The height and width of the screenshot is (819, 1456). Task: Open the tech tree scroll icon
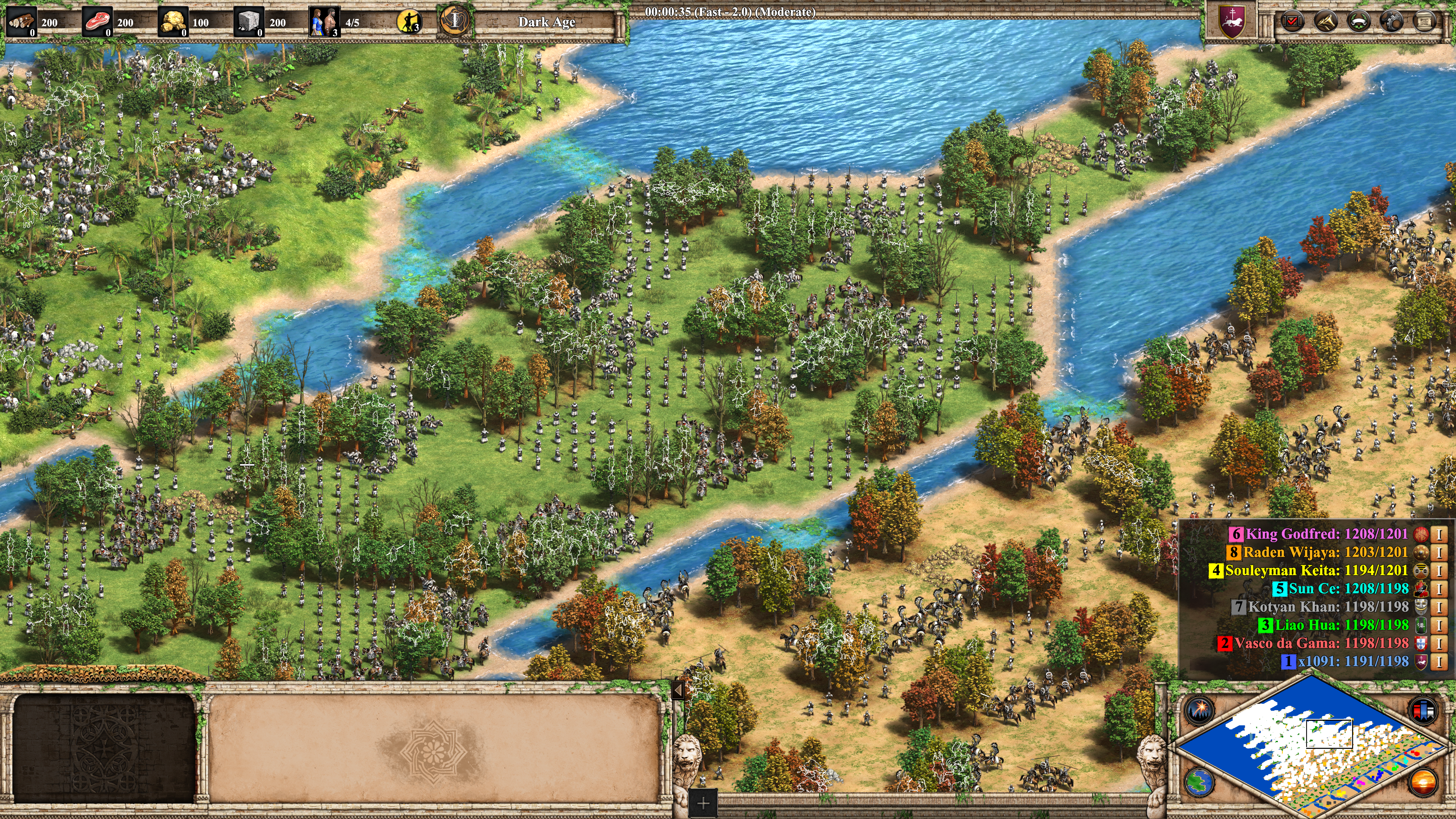pos(1424,22)
